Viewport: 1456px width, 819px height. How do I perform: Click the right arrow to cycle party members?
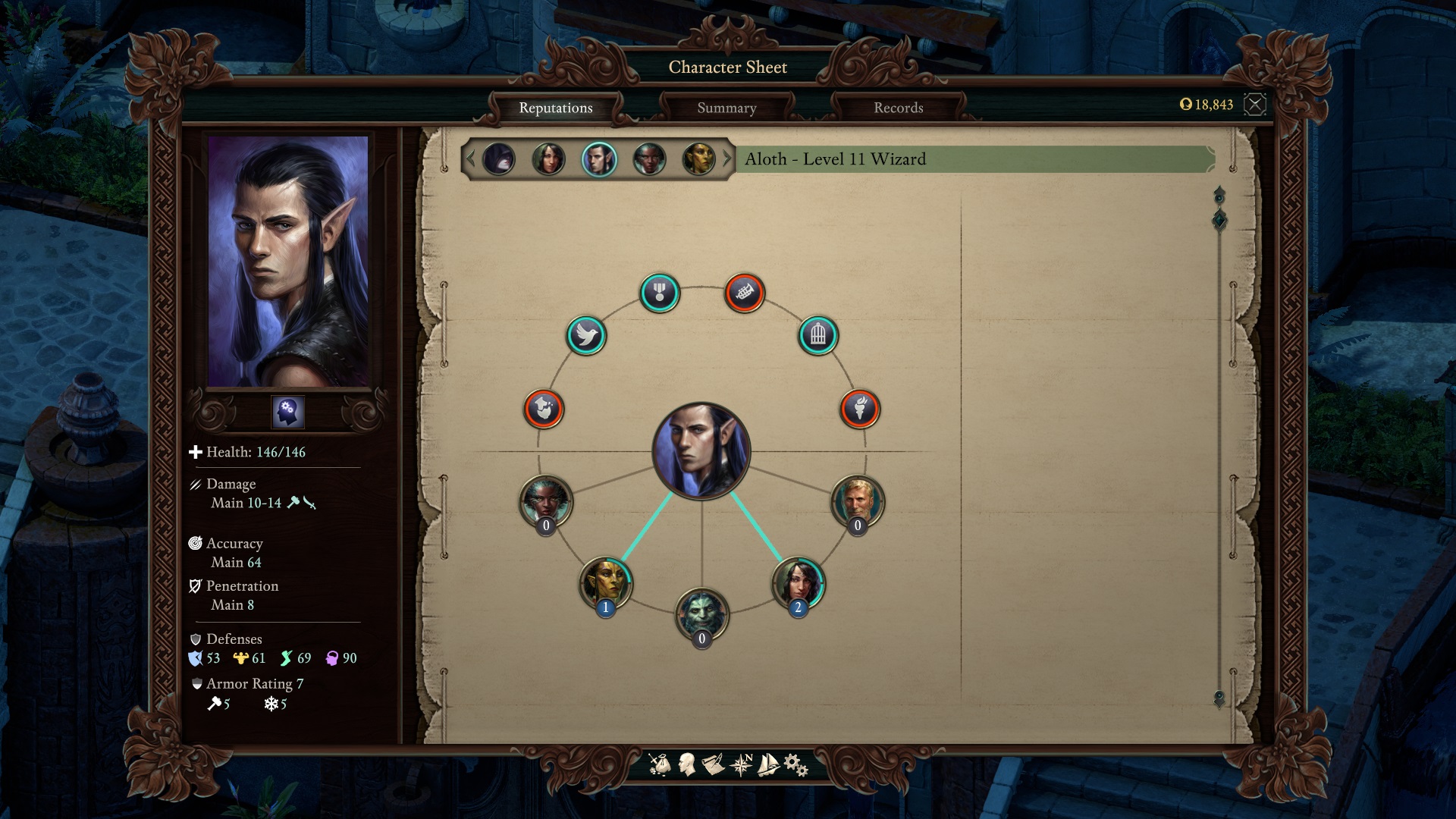pyautogui.click(x=726, y=159)
